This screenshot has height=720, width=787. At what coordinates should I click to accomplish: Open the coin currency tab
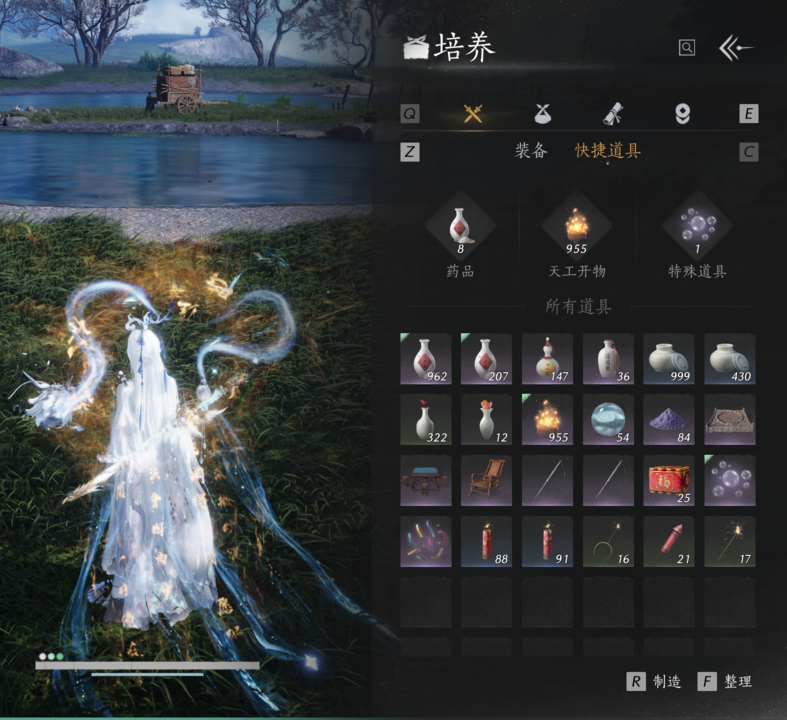tap(682, 113)
